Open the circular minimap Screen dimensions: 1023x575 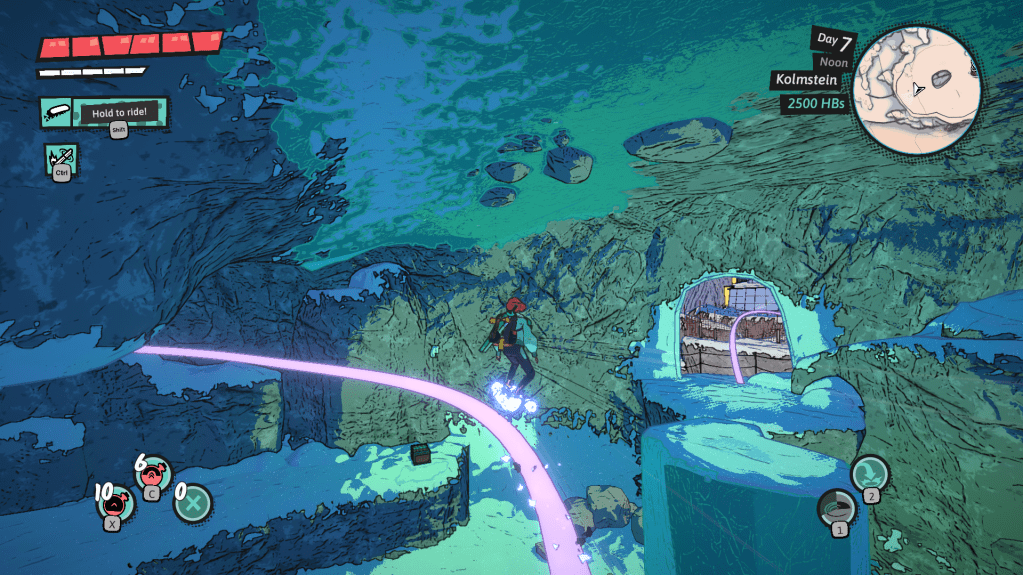(x=917, y=89)
